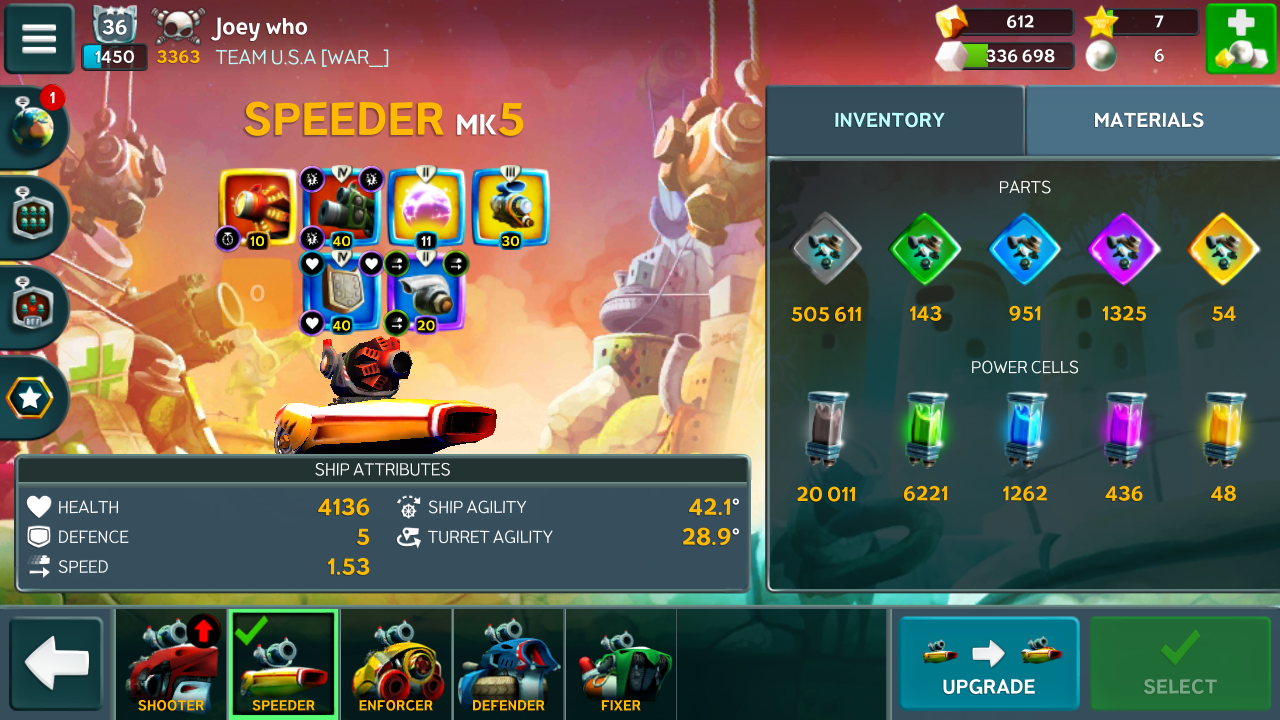This screenshot has width=1280, height=720.
Task: Select the red cannon weapon slot
Action: (x=258, y=208)
